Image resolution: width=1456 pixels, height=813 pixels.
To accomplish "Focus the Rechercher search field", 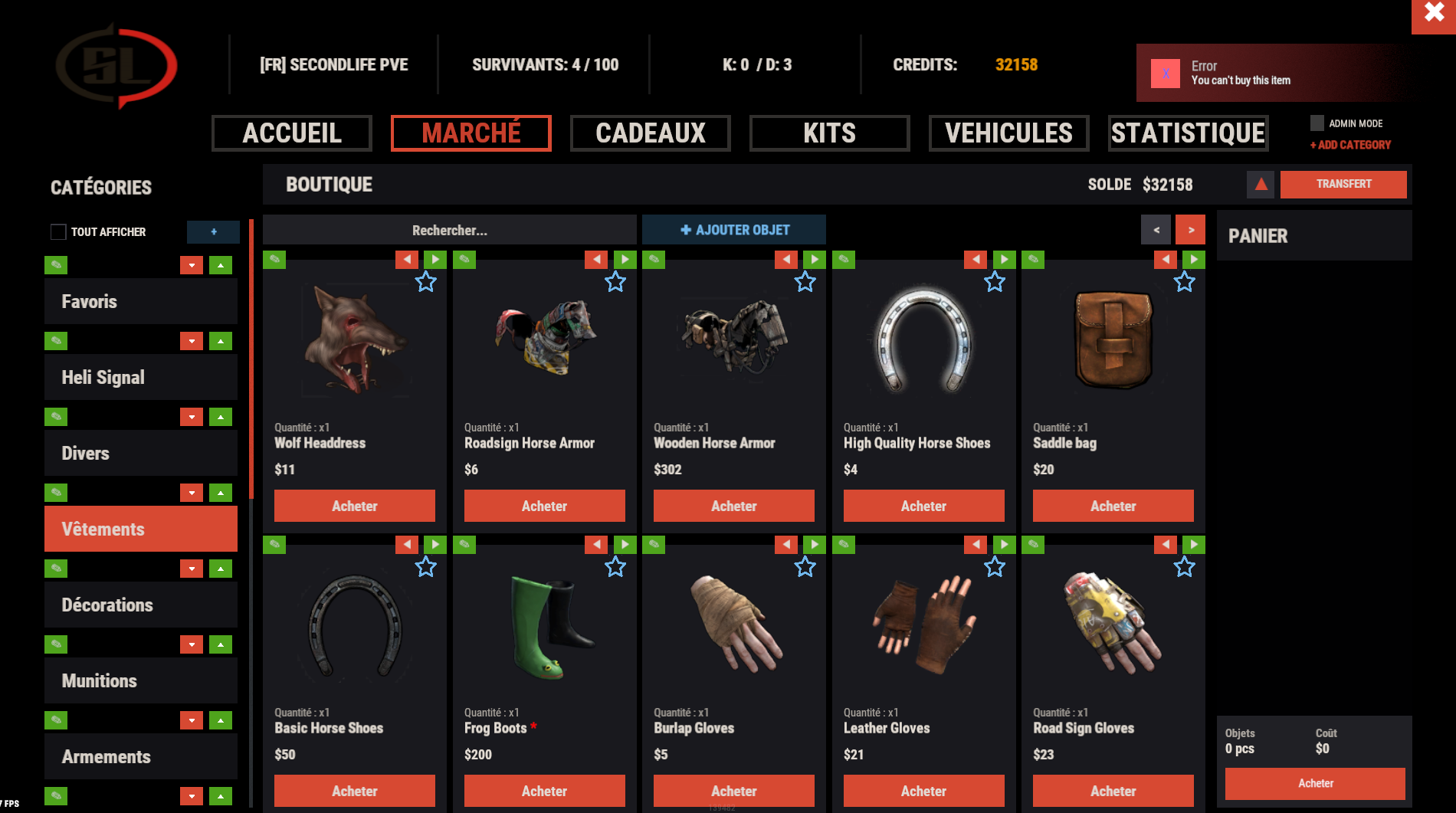I will pos(450,230).
